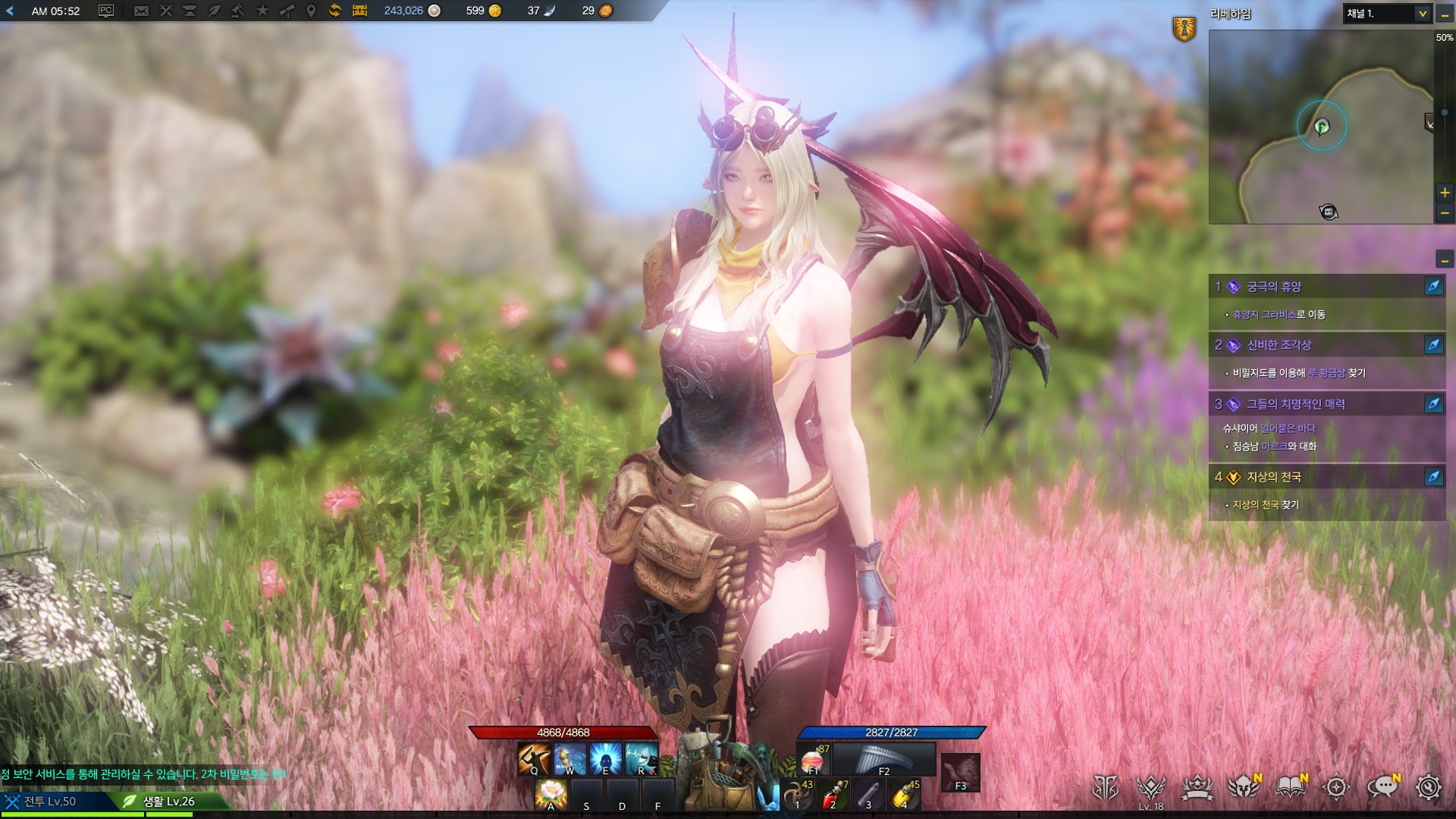1456x819 pixels.
Task: Open the mail envelope icon
Action: pyautogui.click(x=141, y=11)
